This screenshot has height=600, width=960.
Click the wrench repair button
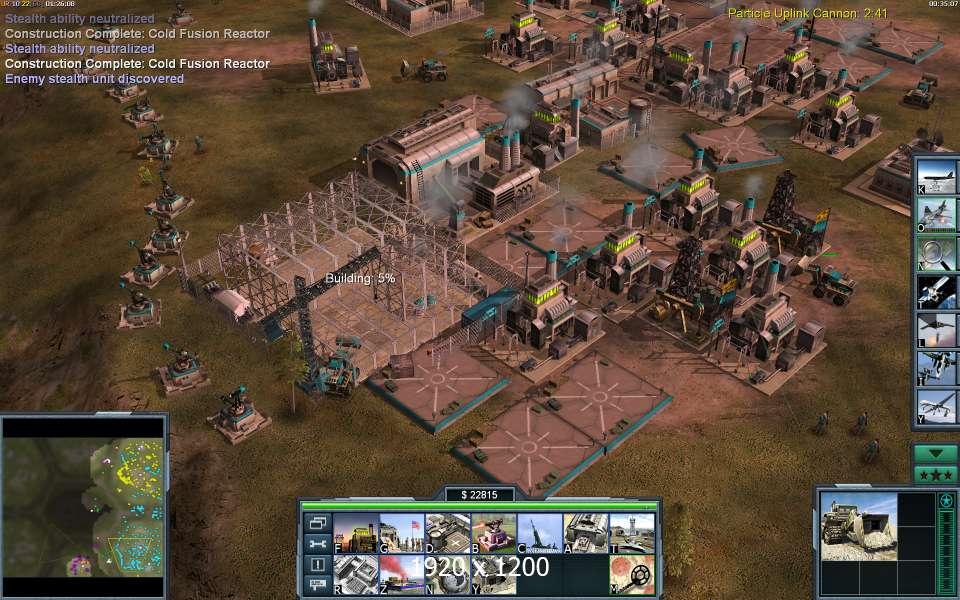(x=318, y=544)
